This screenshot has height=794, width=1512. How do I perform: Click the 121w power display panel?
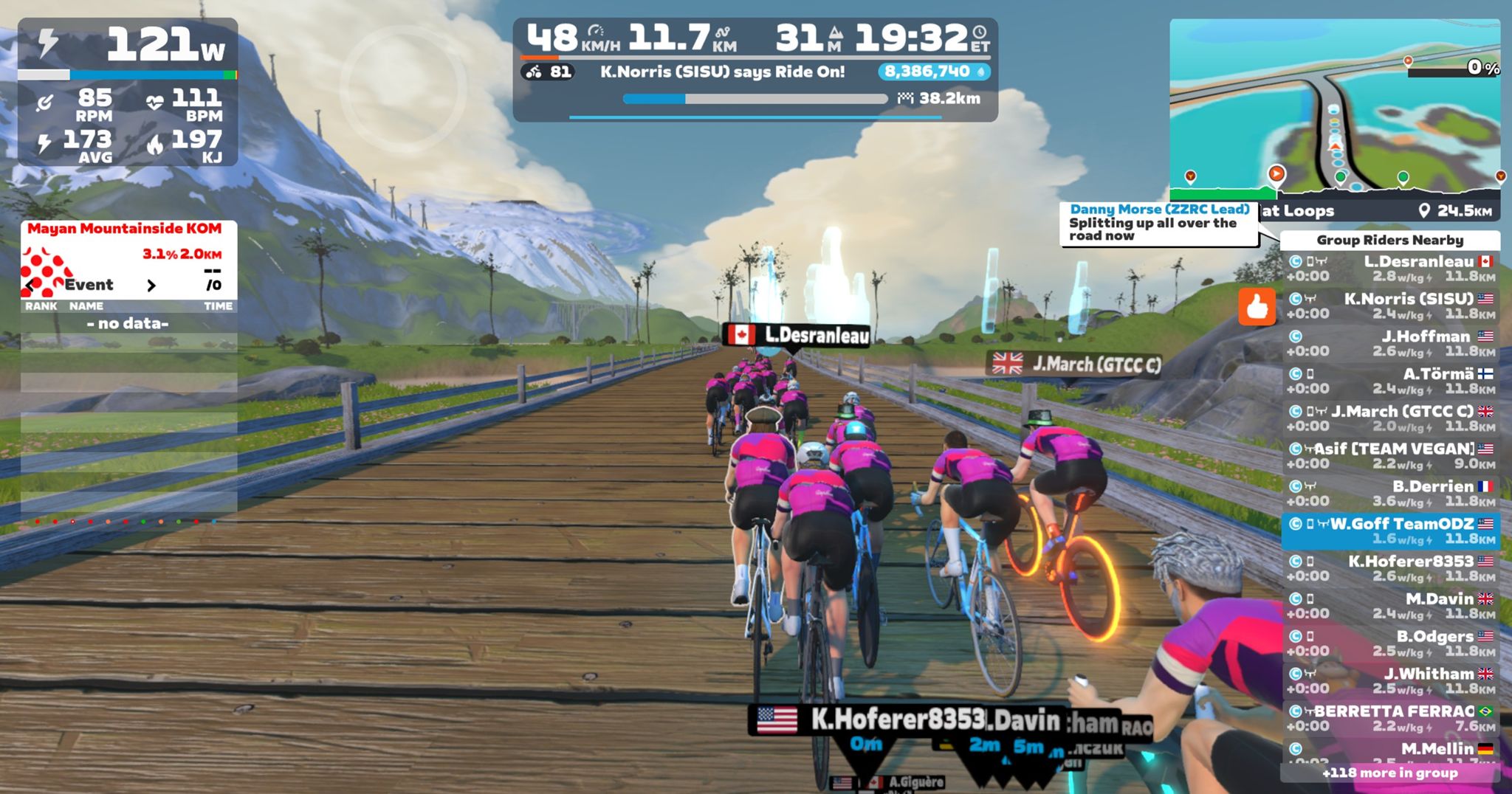click(x=128, y=47)
